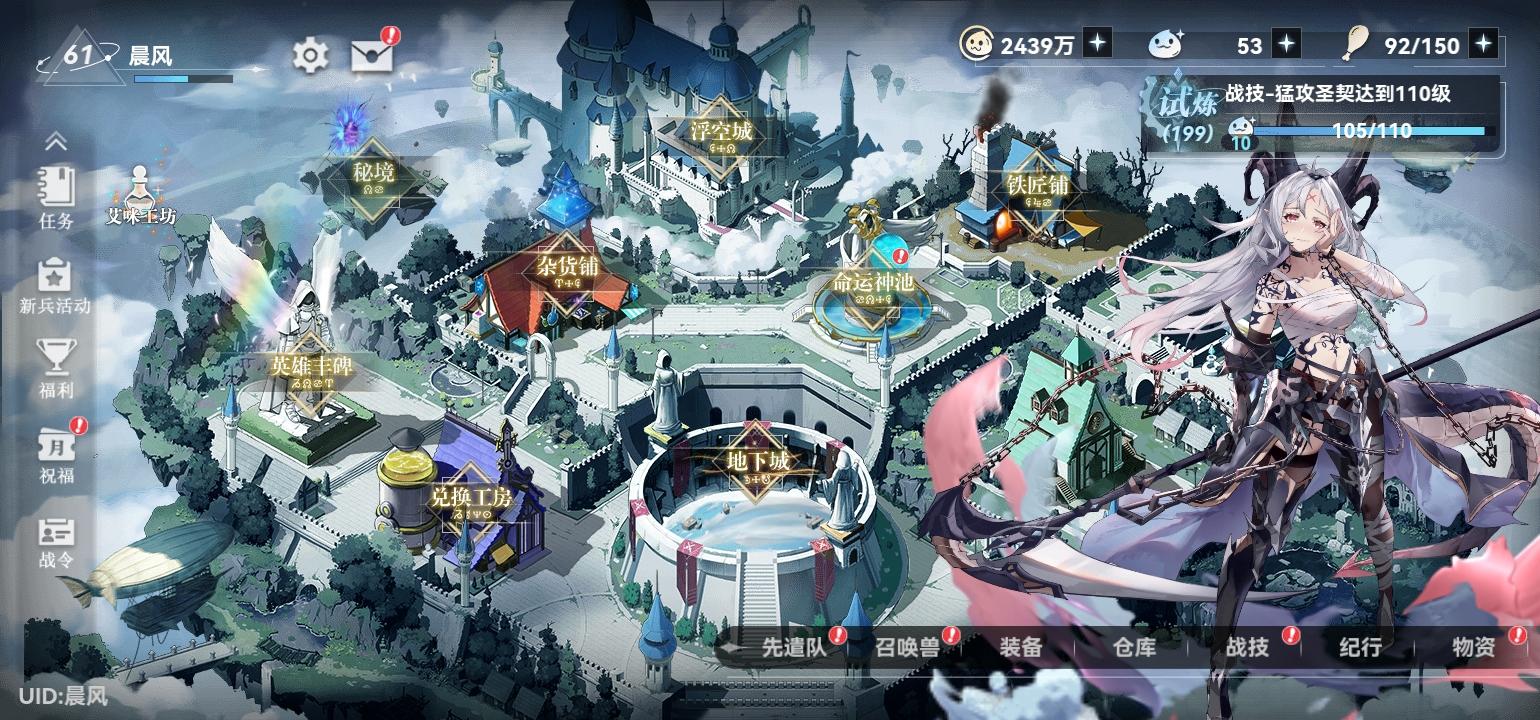Open the 任务 quest panel from sidebar
Viewport: 1540px width, 720px height.
point(57,200)
